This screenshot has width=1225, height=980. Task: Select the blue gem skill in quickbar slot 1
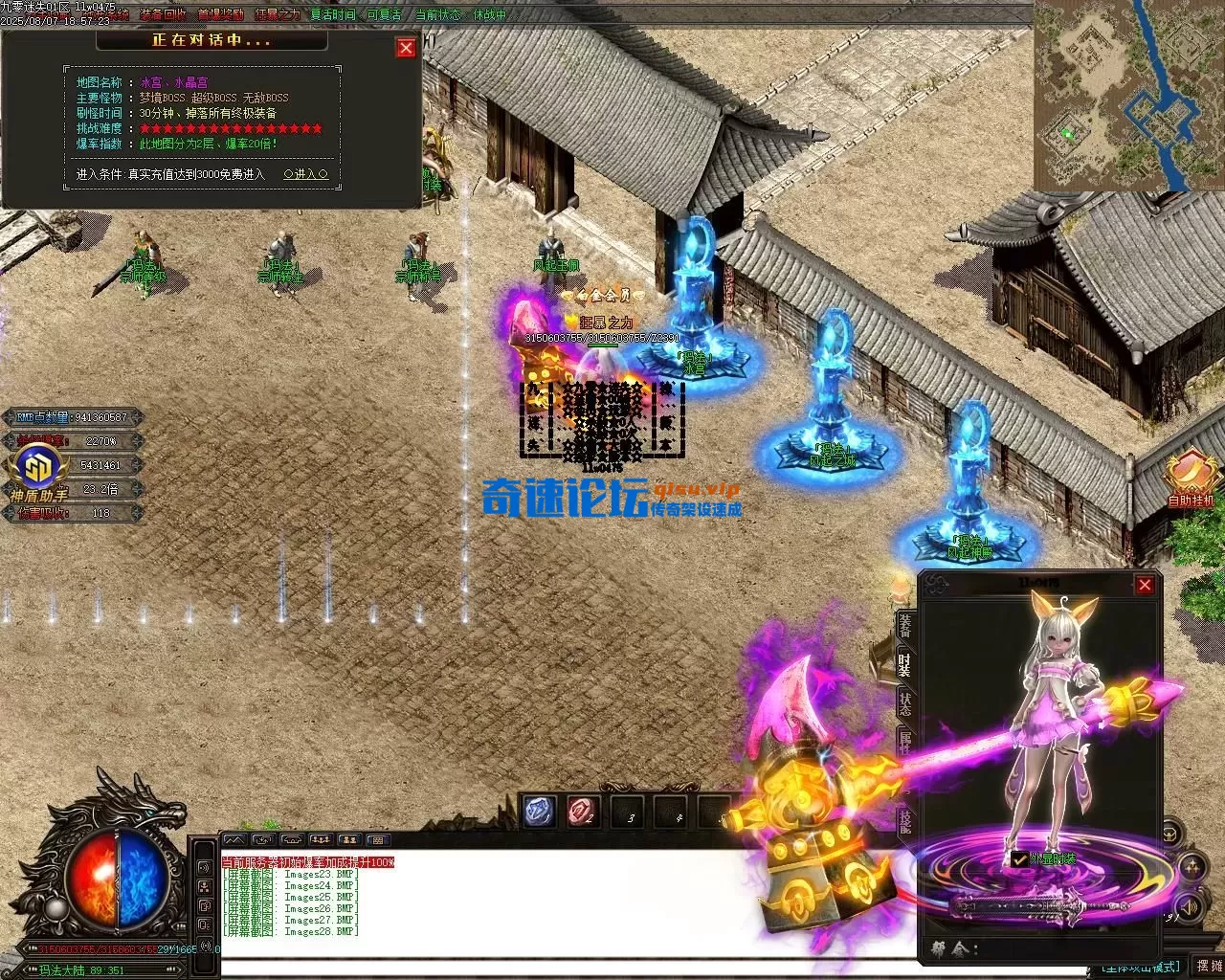tap(537, 811)
